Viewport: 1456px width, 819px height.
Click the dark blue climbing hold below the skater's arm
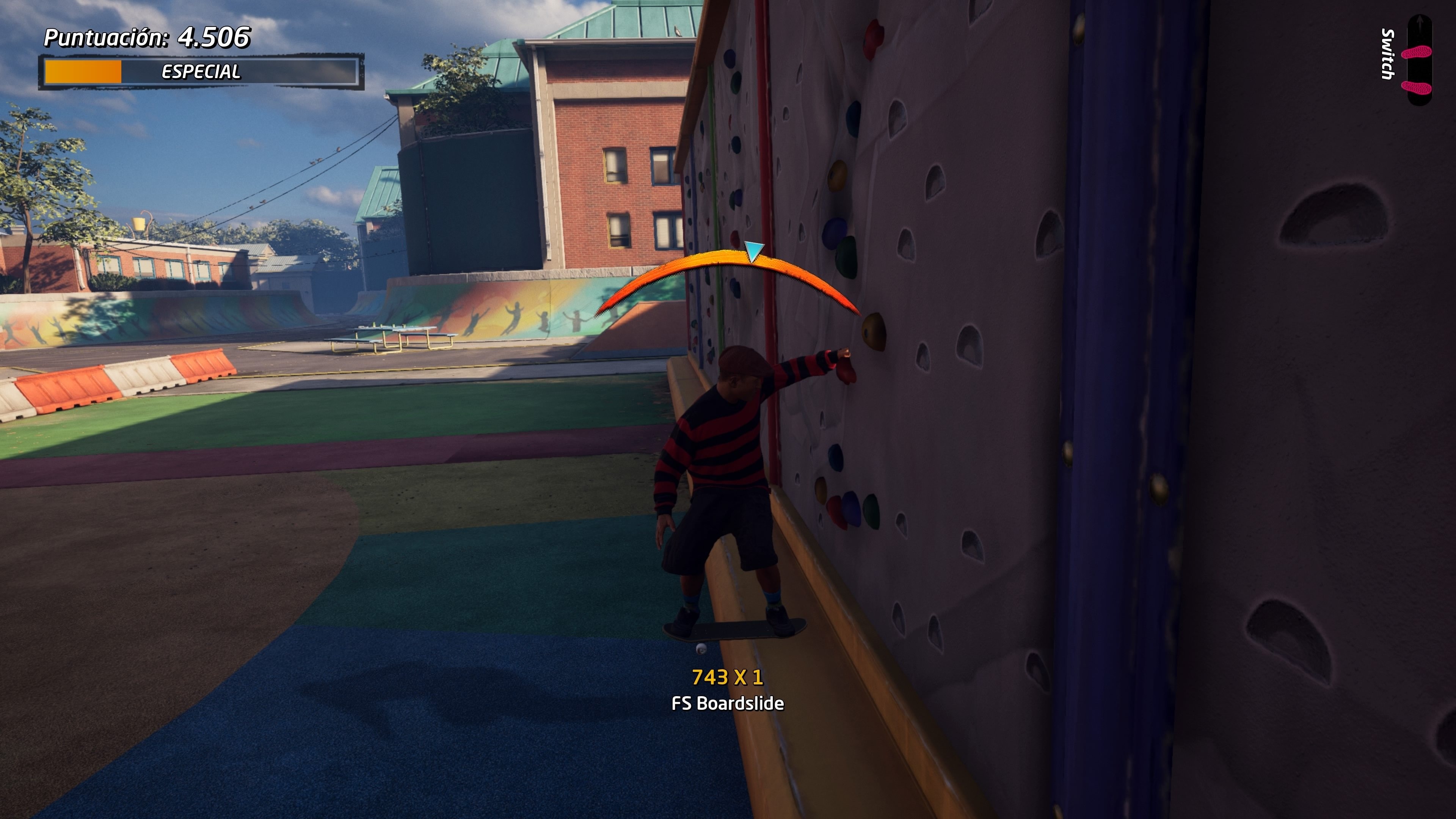pos(836,458)
